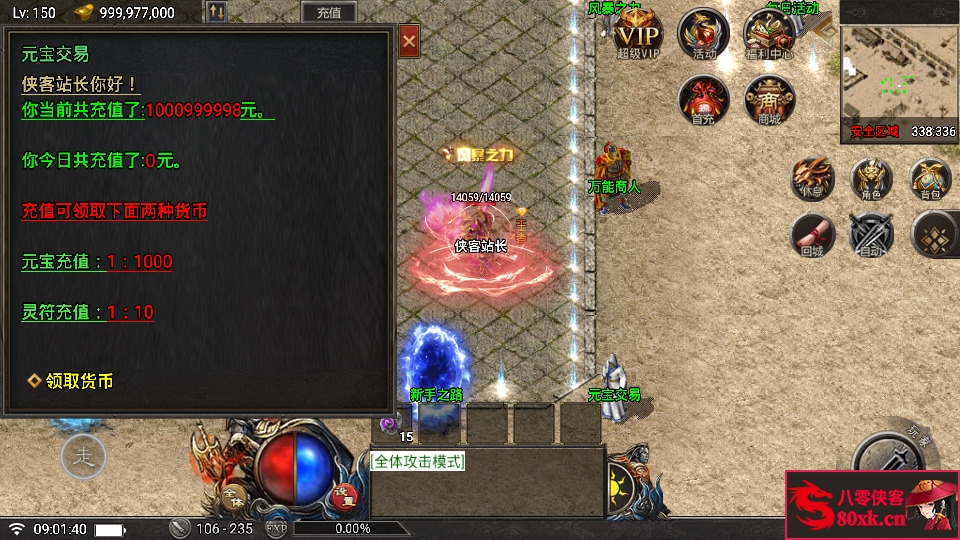Choose the 灵符充值 1:10 option
960x540 pixels.
pos(88,312)
